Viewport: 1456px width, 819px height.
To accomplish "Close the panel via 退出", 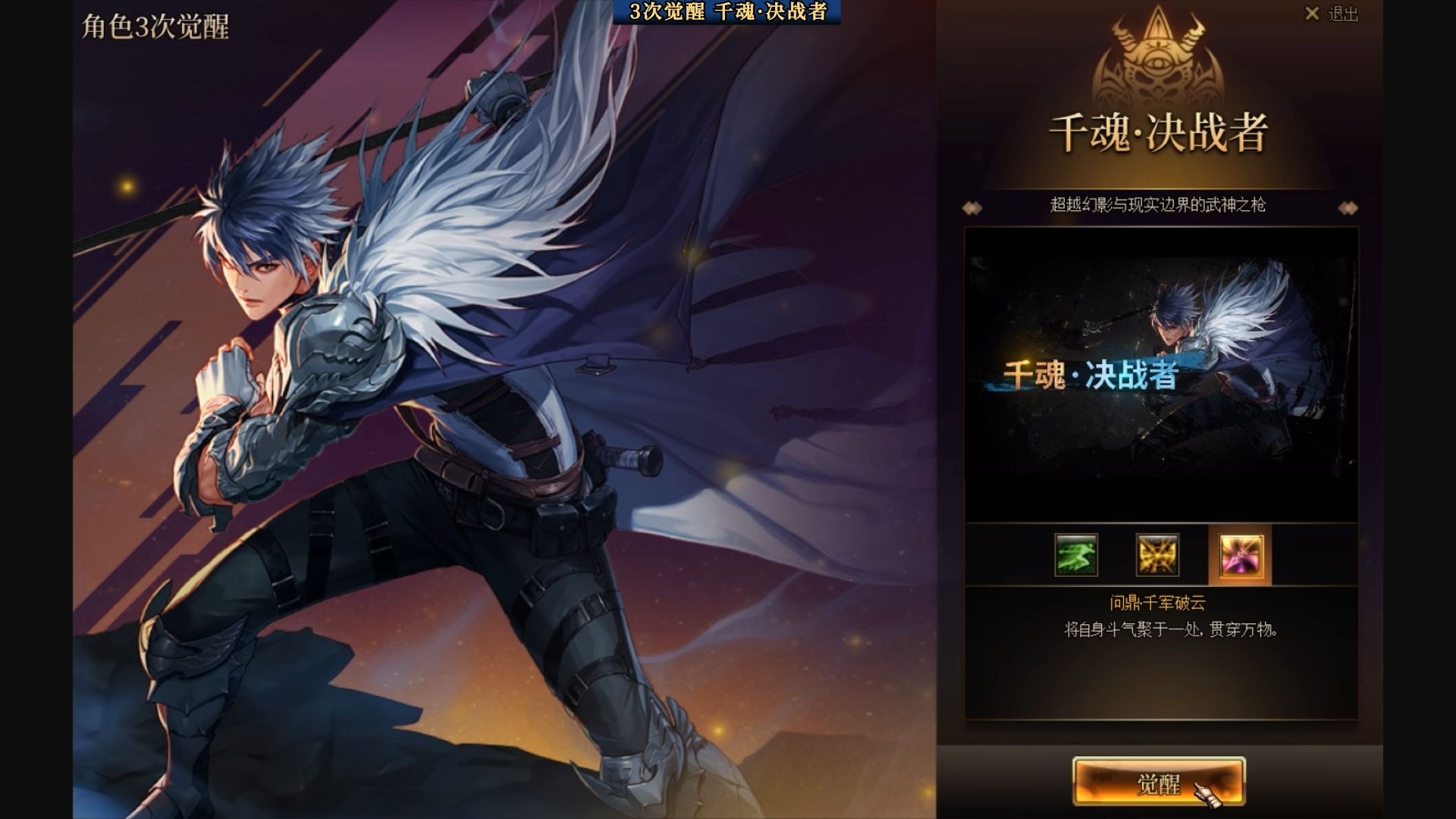I will tap(1332, 14).
